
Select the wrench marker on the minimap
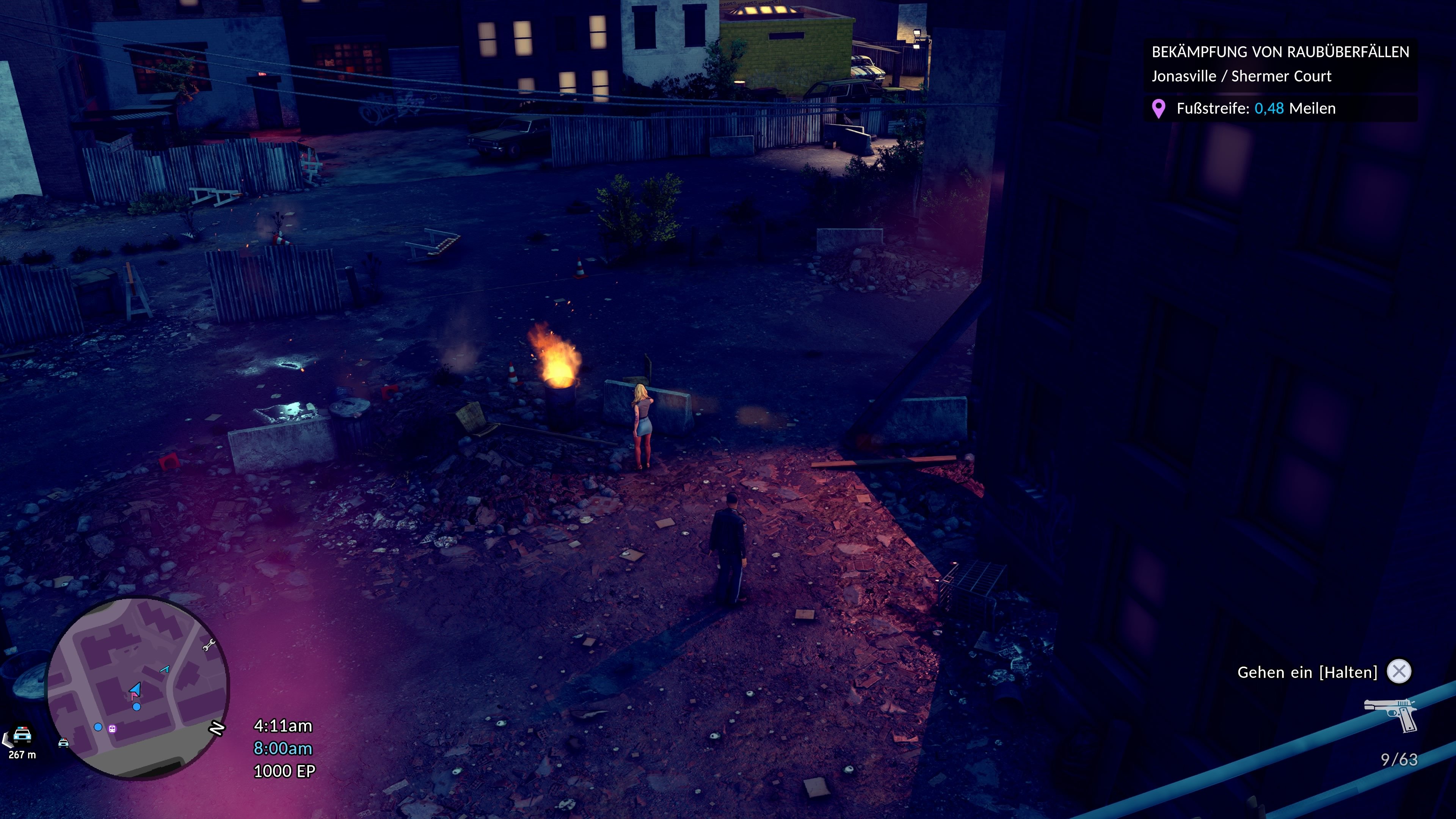[209, 645]
